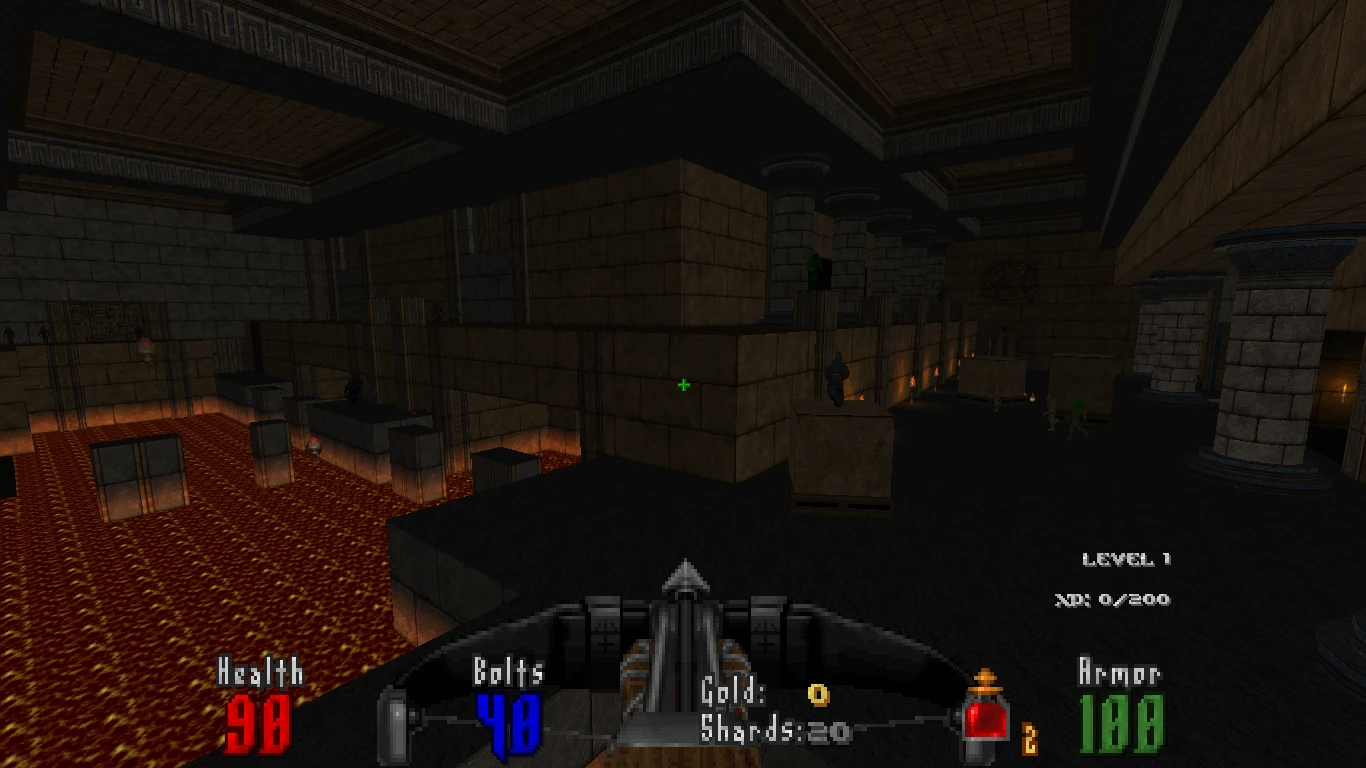Click the LEVEL 1 indicator
1366x768 pixels.
(x=1128, y=558)
